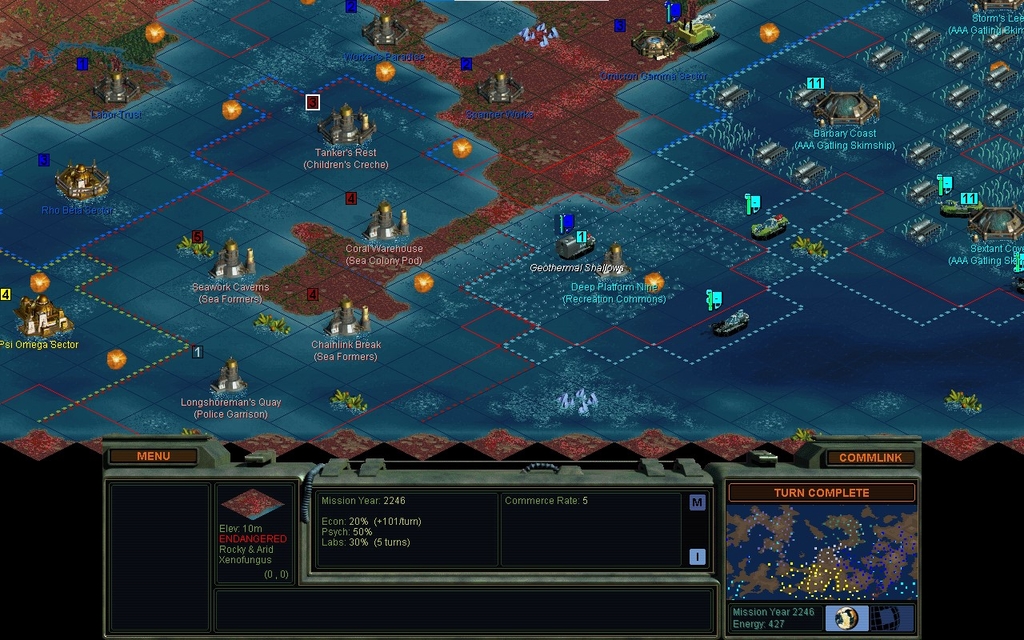Click on the world minimap
The height and width of the screenshot is (640, 1024).
click(x=821, y=551)
